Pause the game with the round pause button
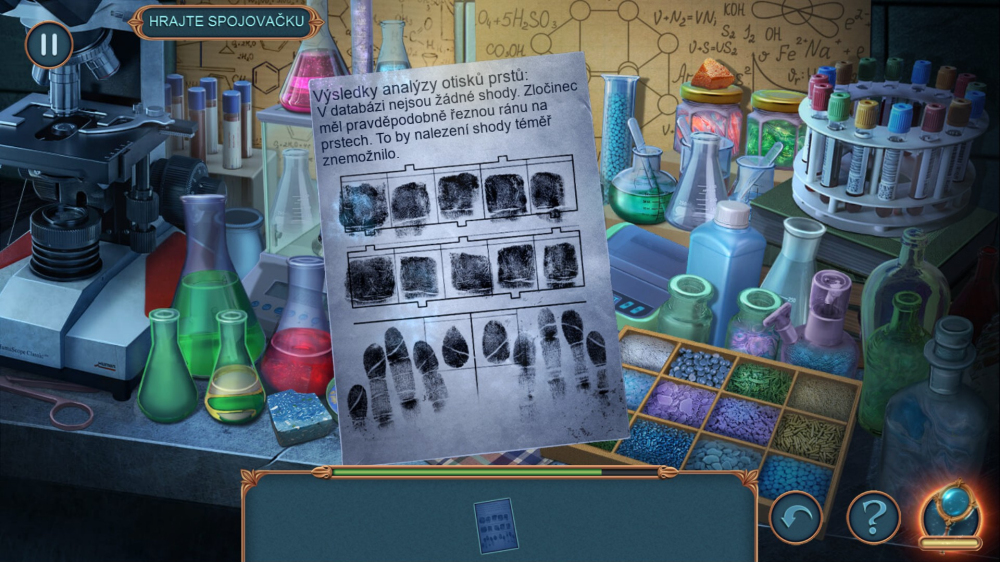The width and height of the screenshot is (1000, 562). 49,45
